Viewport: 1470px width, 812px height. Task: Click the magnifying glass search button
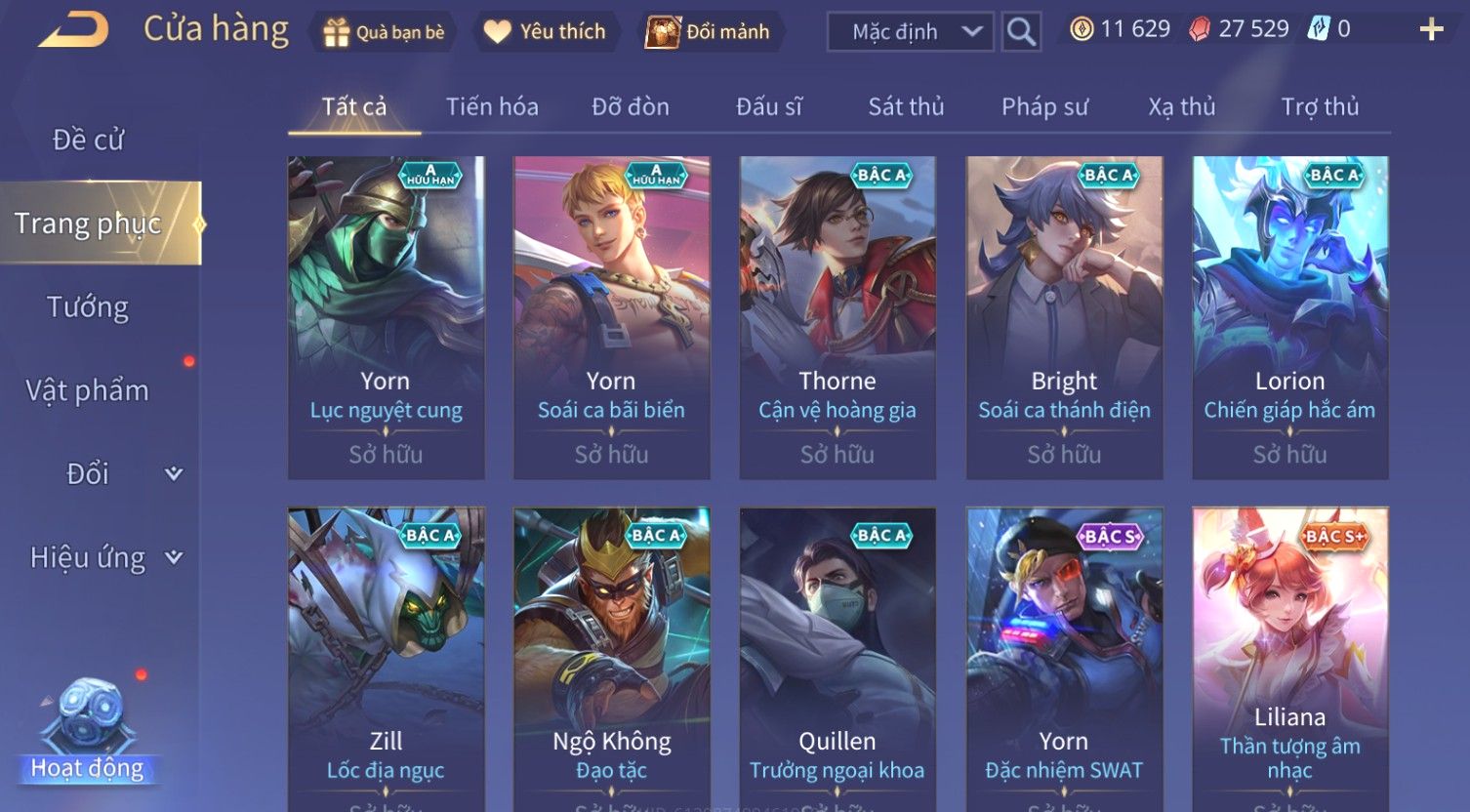click(1021, 32)
